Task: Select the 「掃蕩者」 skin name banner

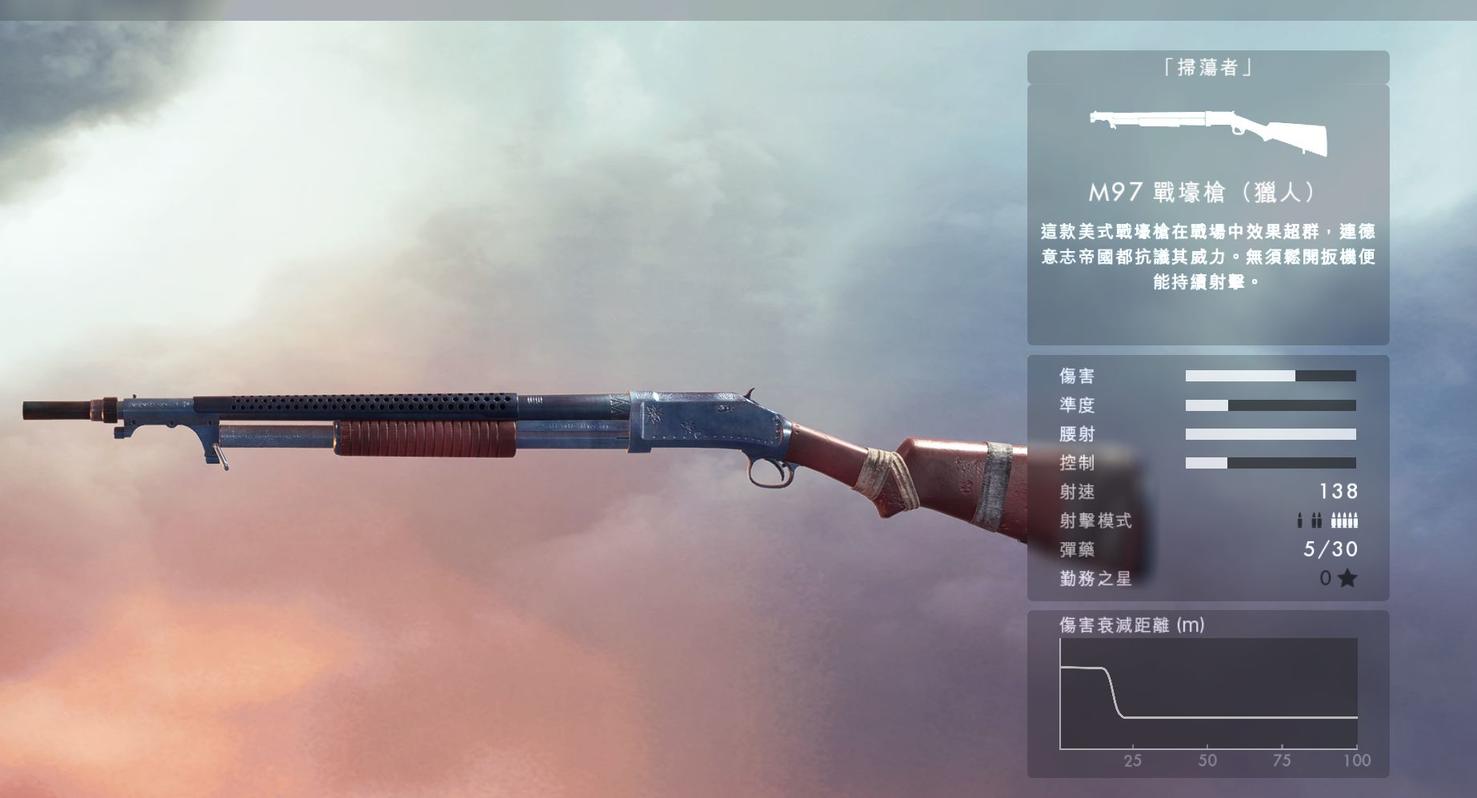Action: [1207, 68]
